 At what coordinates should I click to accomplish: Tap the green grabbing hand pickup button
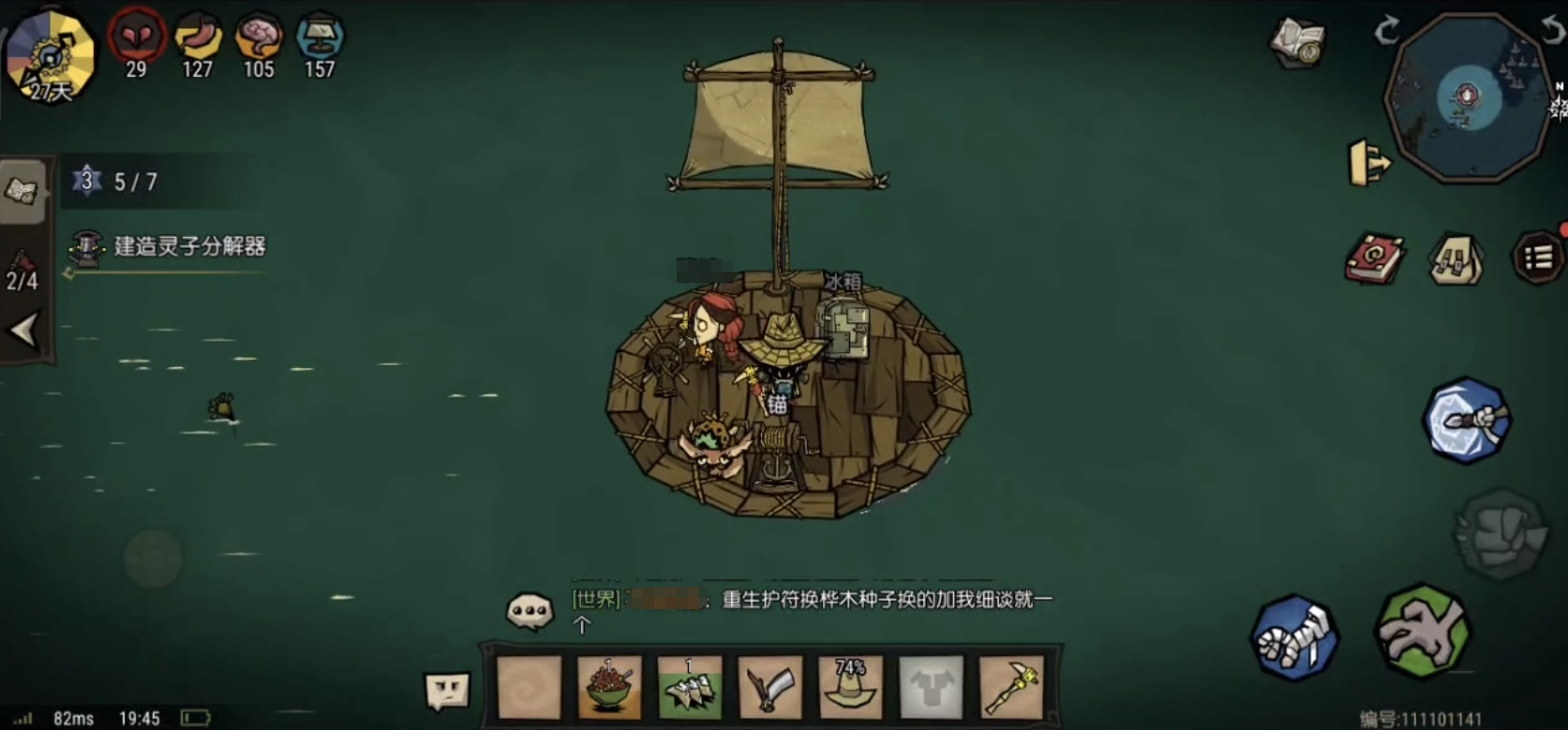pos(1422,631)
